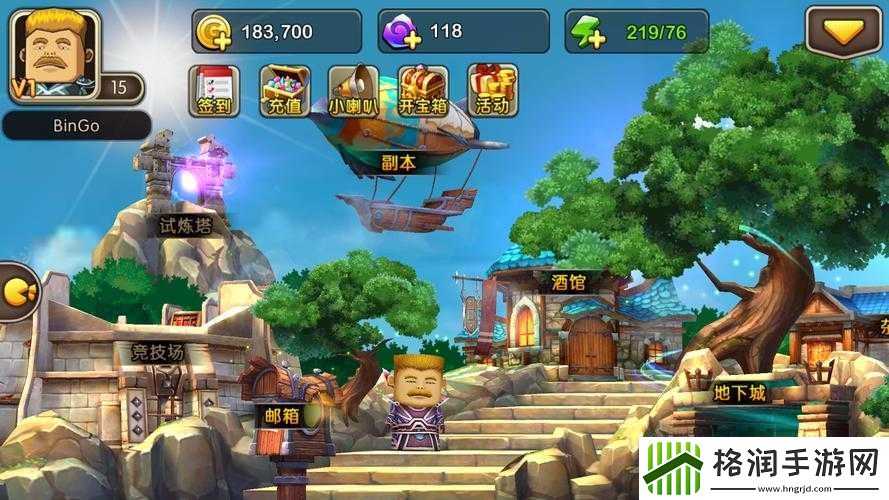
Task: Open the 活动 events gift box
Action: pyautogui.click(x=492, y=90)
